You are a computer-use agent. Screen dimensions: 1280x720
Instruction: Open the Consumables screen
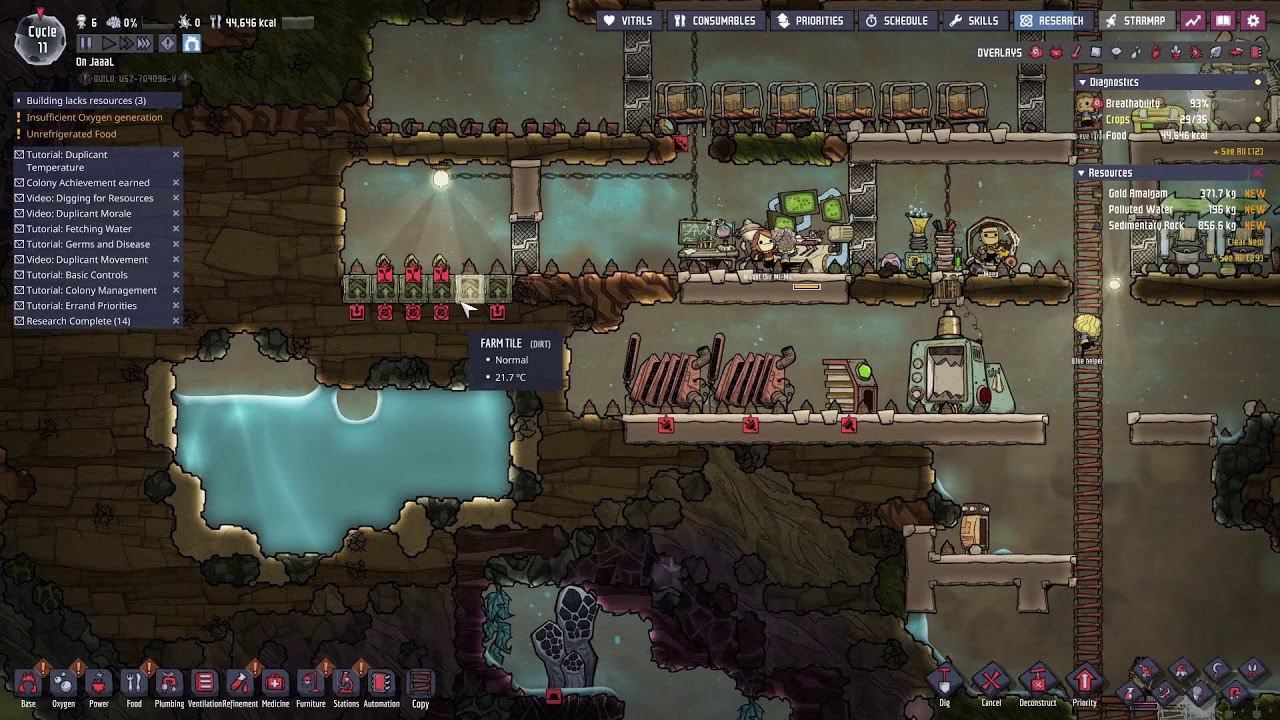[x=714, y=21]
